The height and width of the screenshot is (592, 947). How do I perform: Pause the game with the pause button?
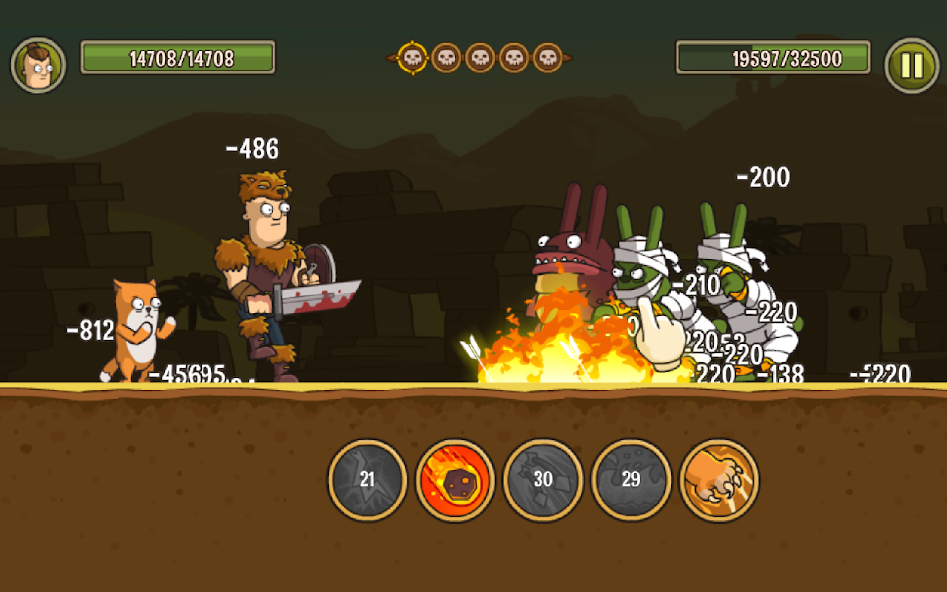click(x=911, y=65)
